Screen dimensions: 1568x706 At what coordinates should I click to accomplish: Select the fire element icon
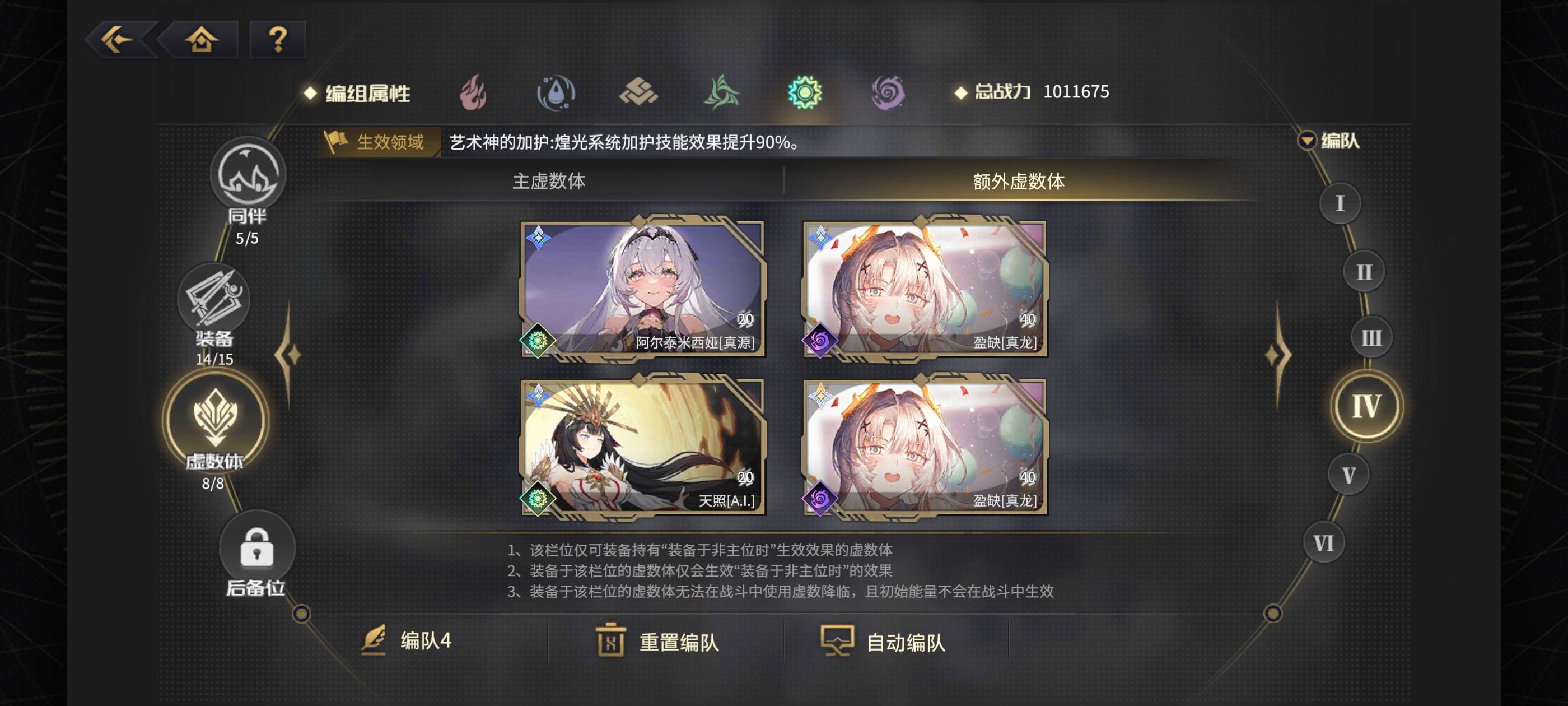[x=475, y=92]
